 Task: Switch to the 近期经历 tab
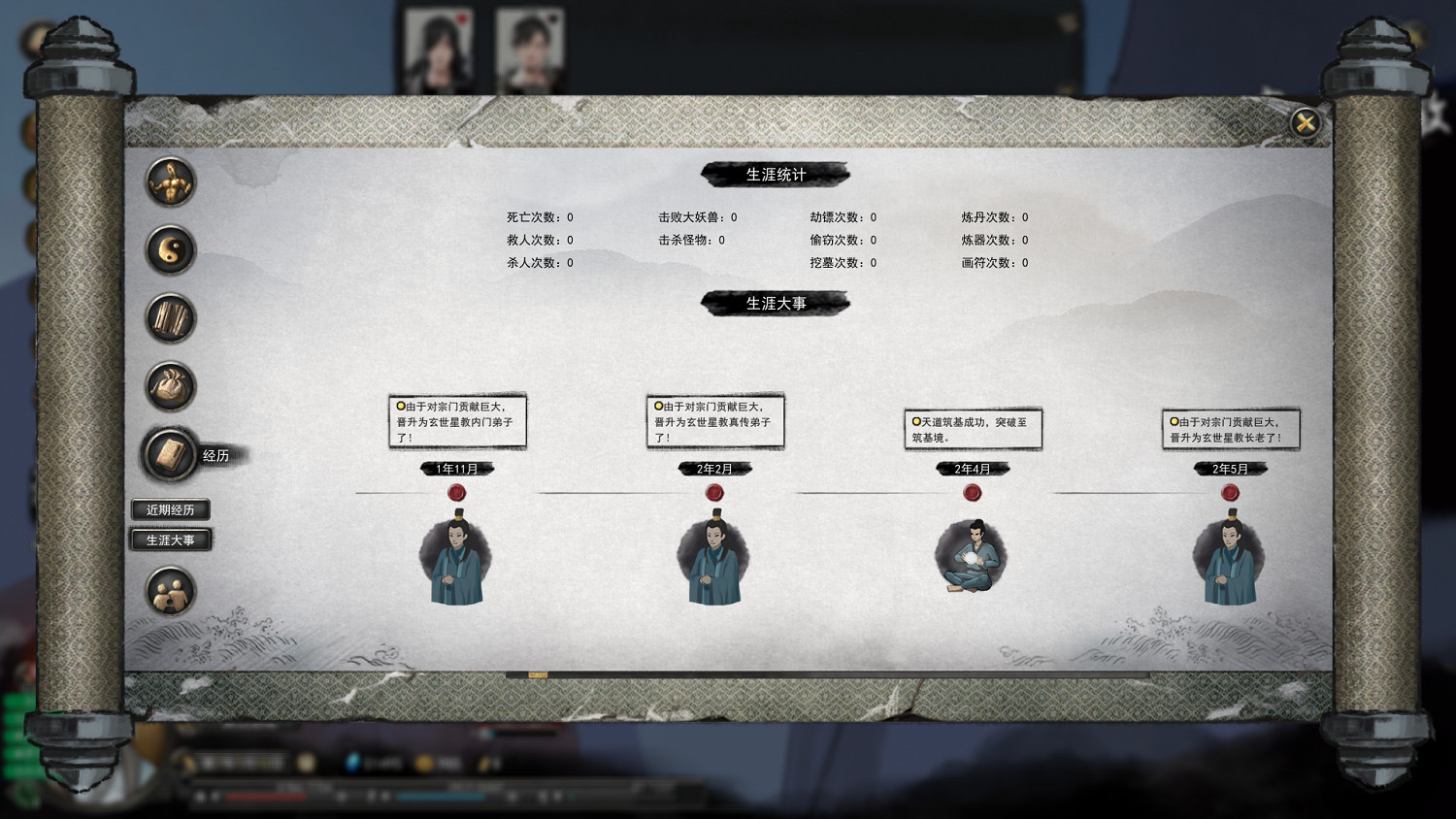[171, 508]
